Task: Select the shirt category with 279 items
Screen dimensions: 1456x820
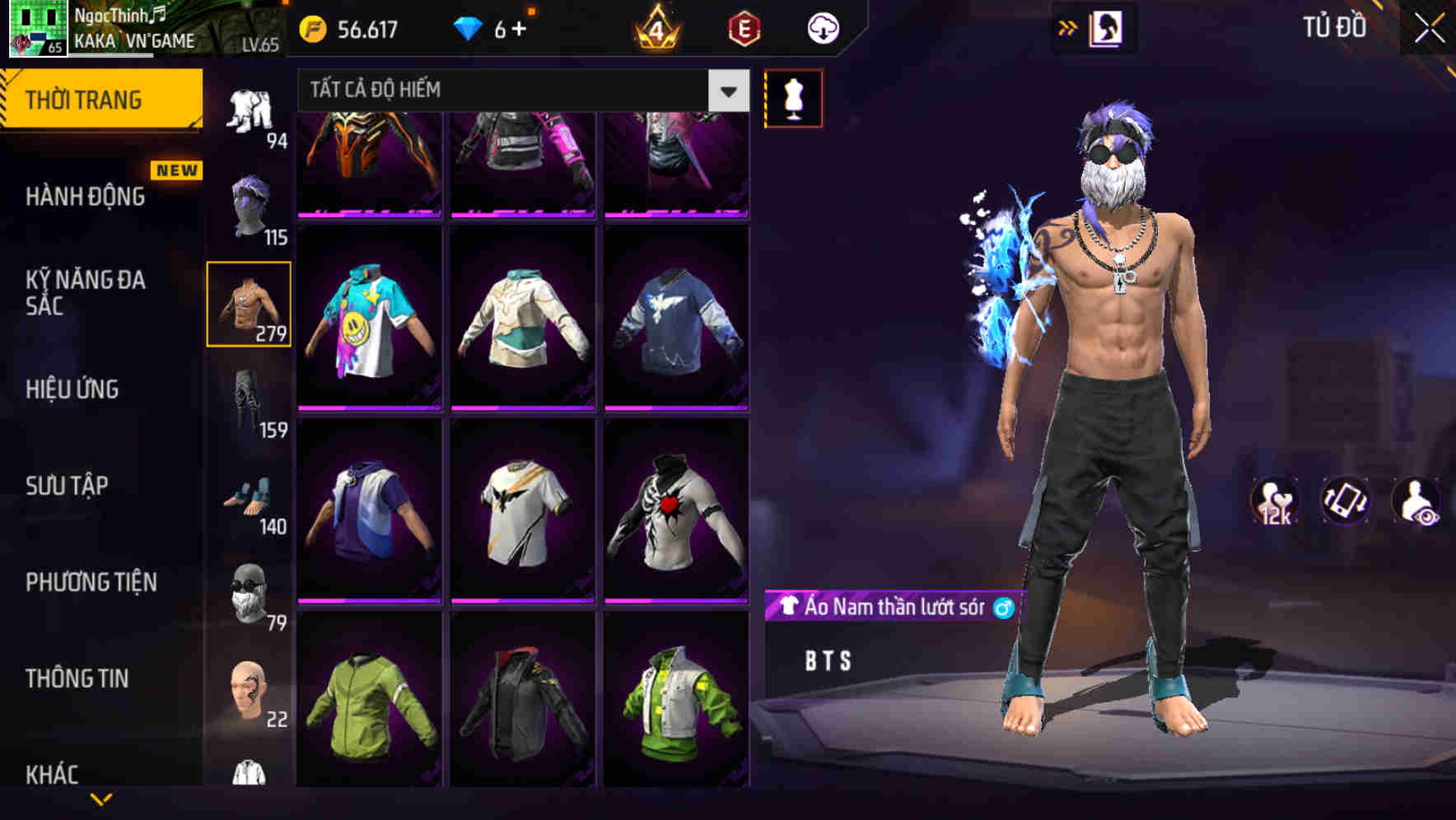Action: point(250,303)
